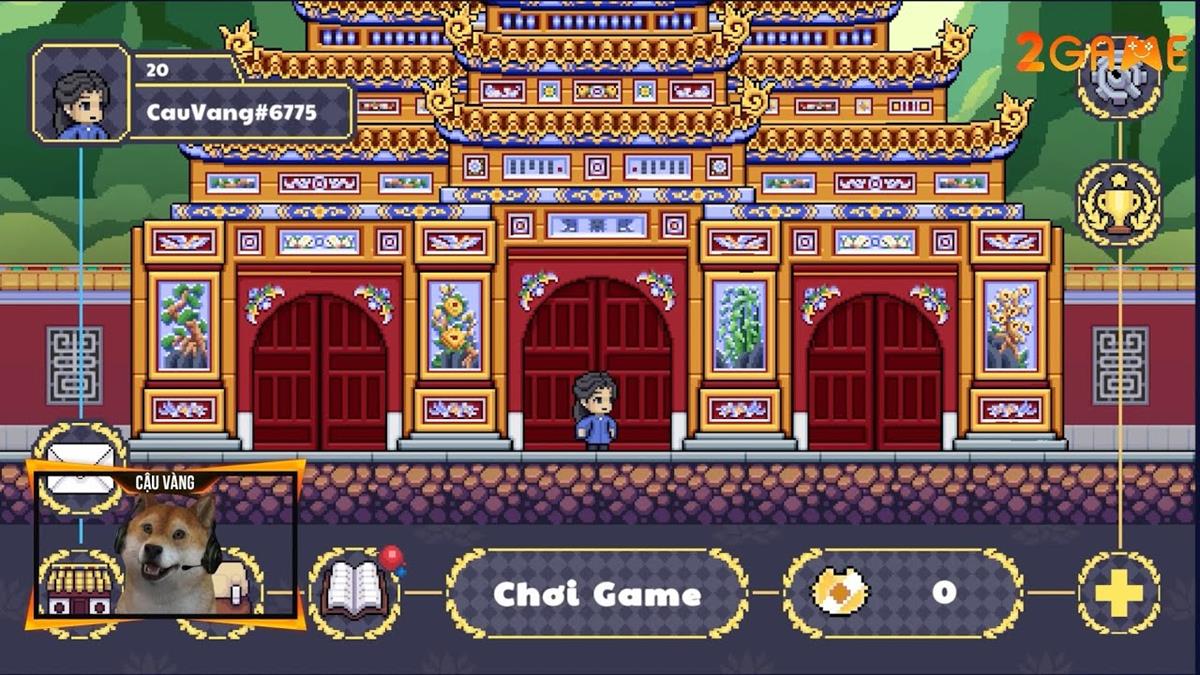
Task: Open the book icon with red notification
Action: [354, 592]
